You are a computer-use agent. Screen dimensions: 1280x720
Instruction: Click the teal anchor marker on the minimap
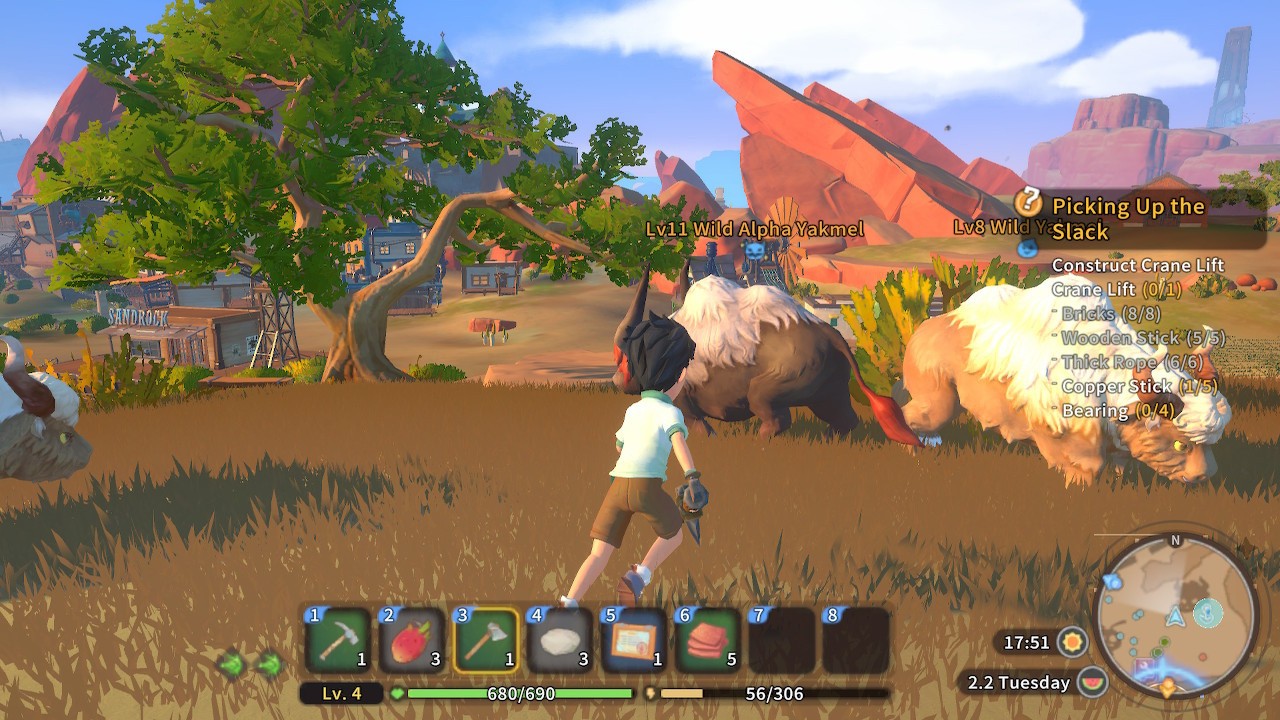click(1209, 611)
